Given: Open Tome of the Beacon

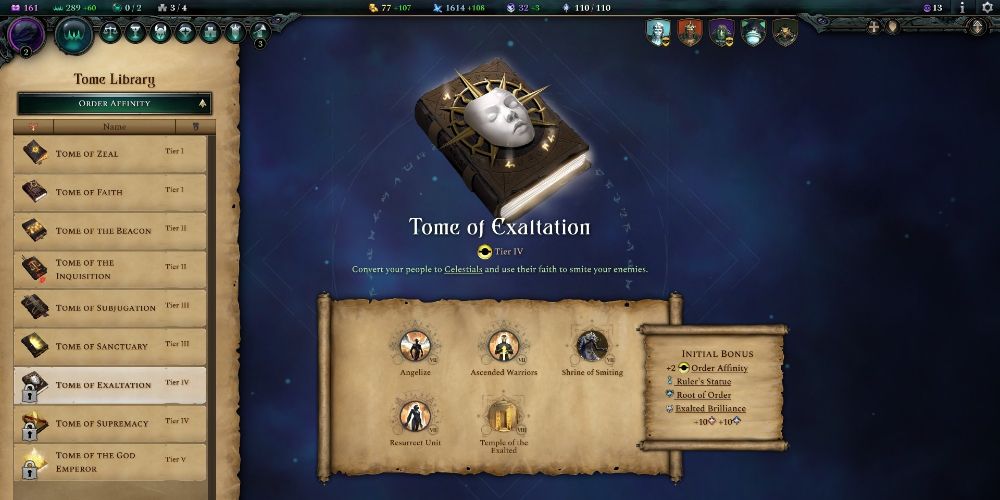Looking at the screenshot, I should click(x=110, y=230).
